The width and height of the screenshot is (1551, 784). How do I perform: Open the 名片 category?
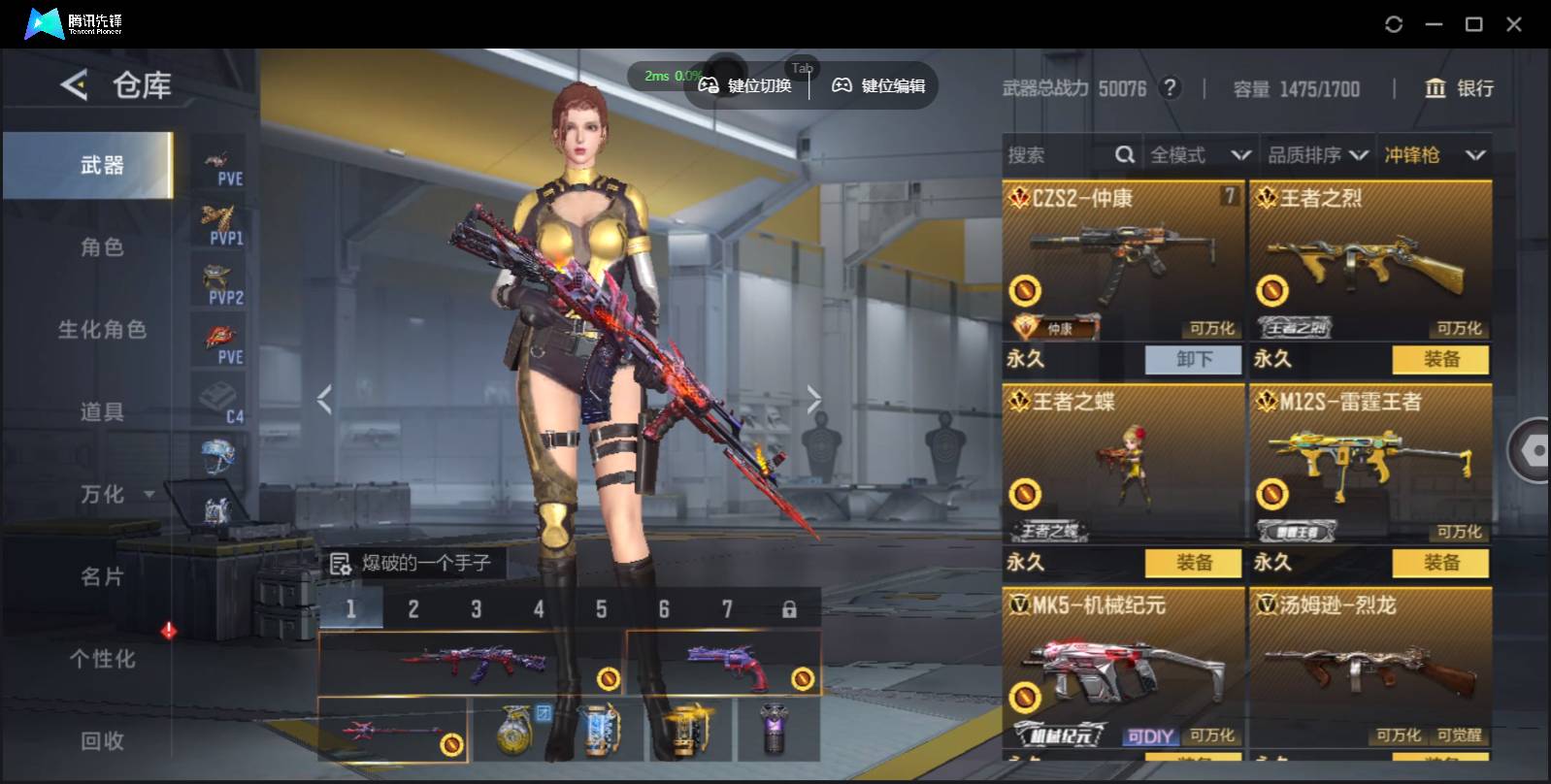tap(102, 577)
